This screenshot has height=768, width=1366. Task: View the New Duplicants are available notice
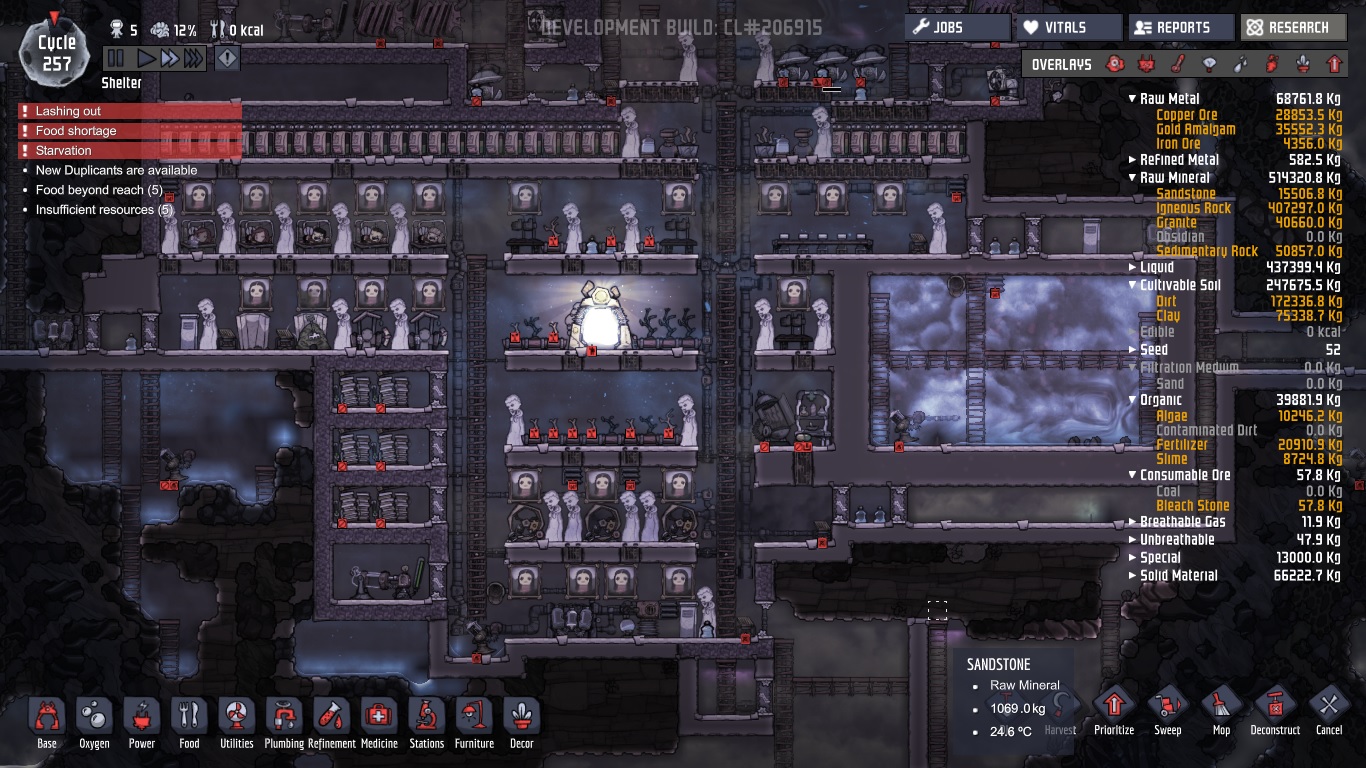(116, 170)
